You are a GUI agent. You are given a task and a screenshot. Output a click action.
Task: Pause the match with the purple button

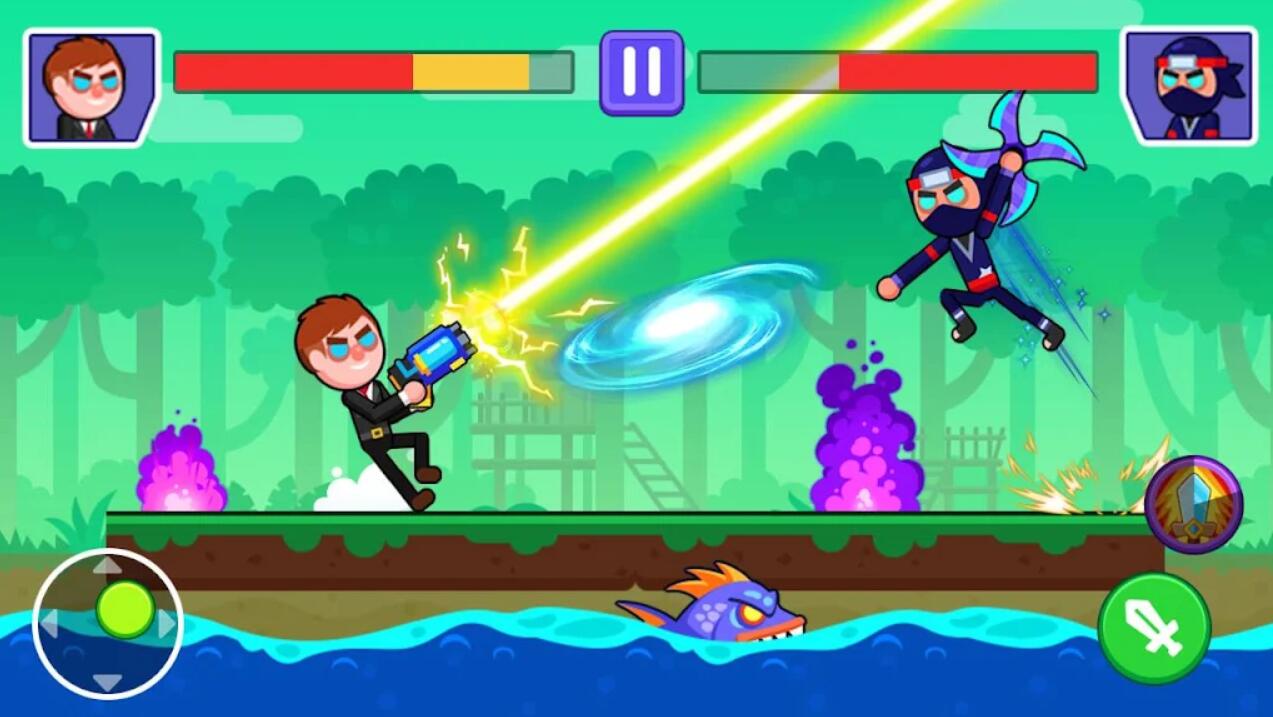click(x=641, y=72)
